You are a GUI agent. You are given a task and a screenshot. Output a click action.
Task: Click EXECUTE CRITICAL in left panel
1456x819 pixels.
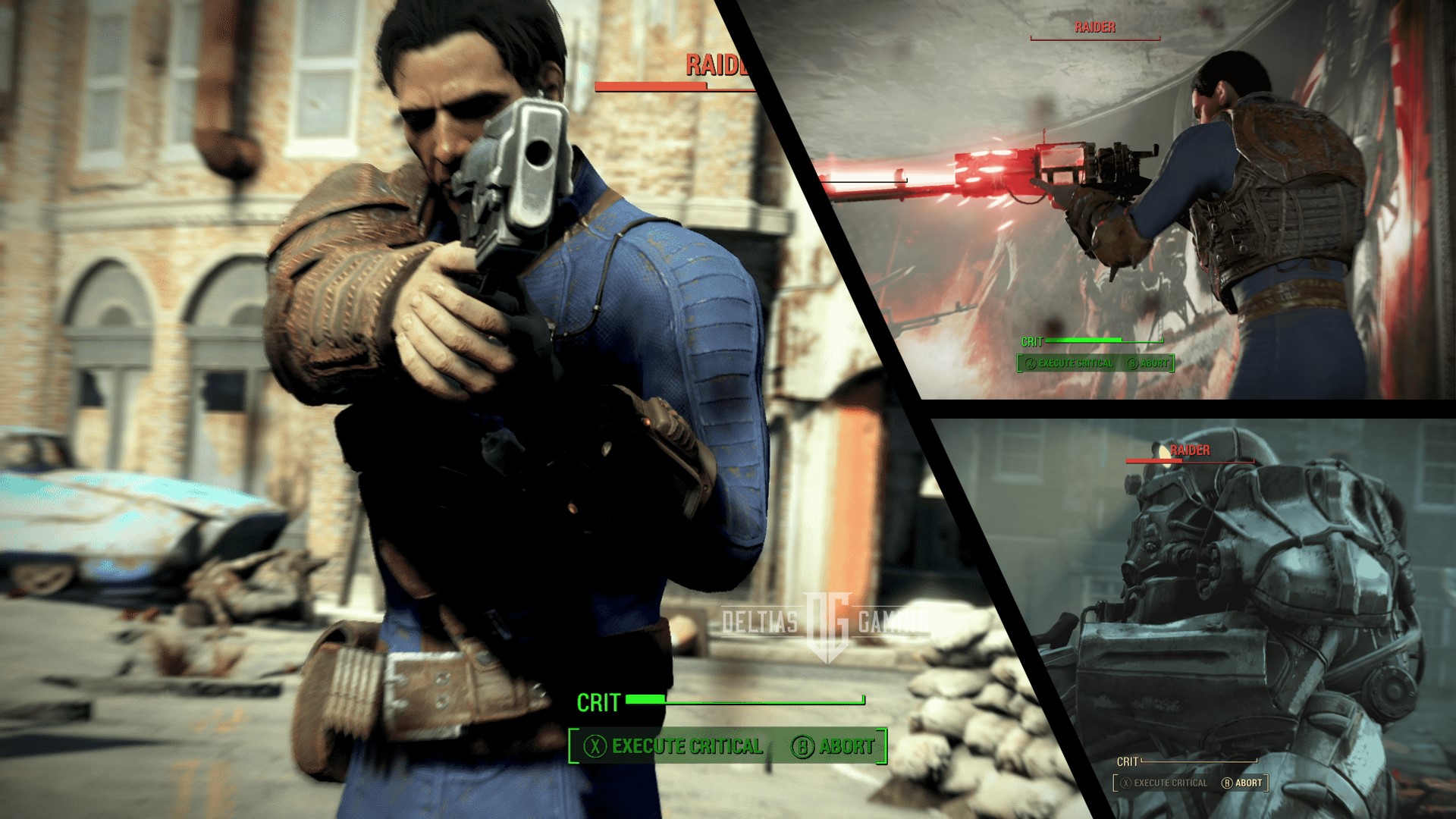click(x=686, y=746)
